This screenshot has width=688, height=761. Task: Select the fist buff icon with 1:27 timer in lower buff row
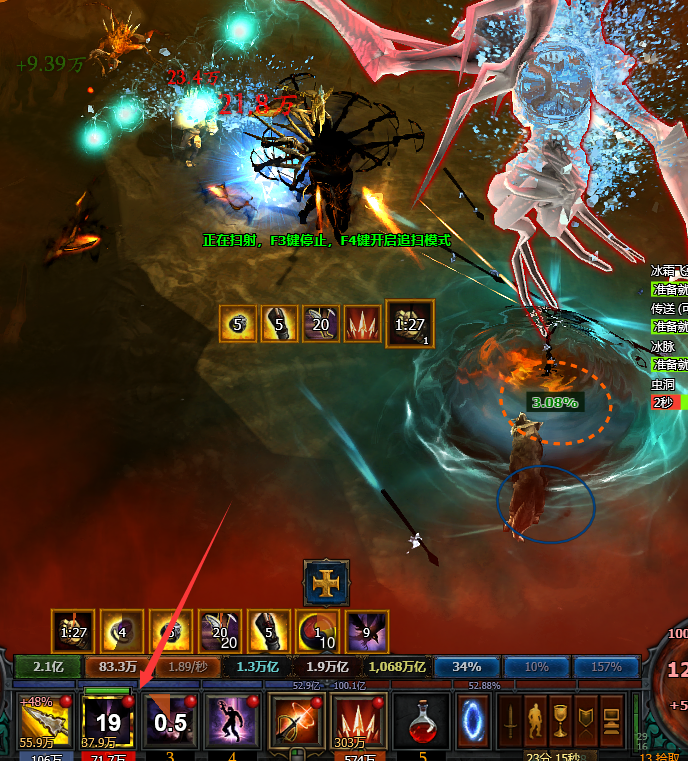[x=73, y=632]
